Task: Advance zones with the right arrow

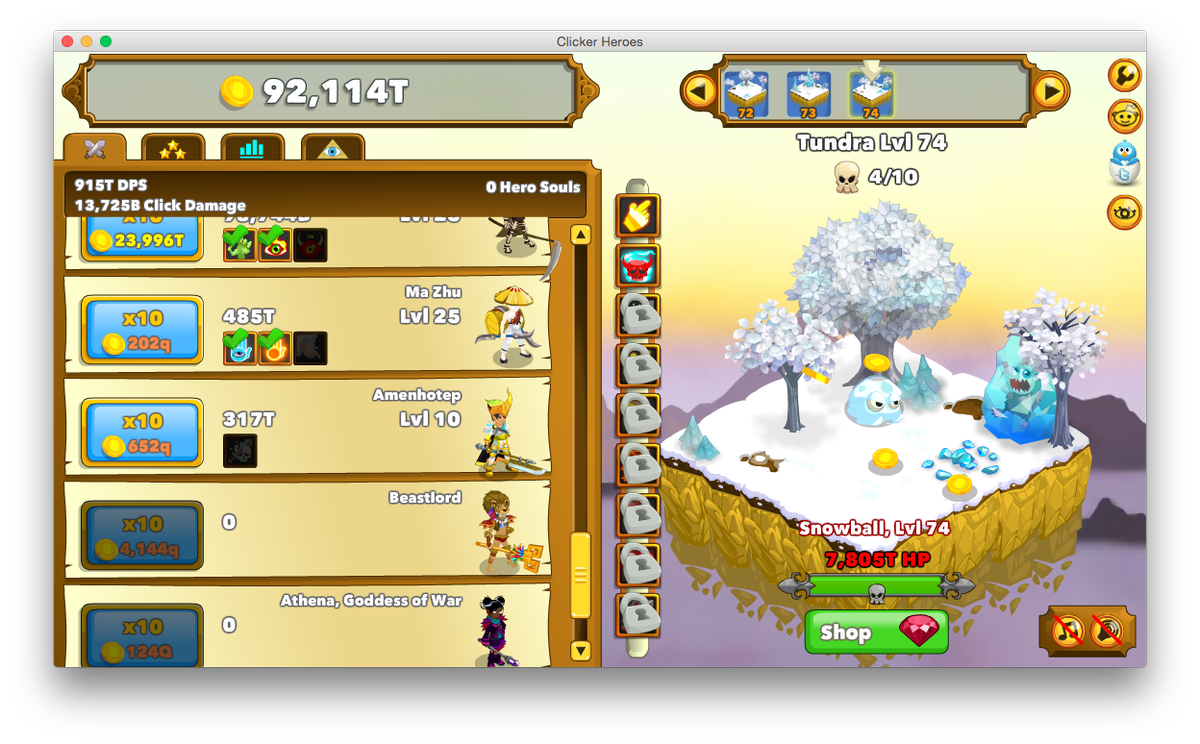Action: [x=1050, y=92]
